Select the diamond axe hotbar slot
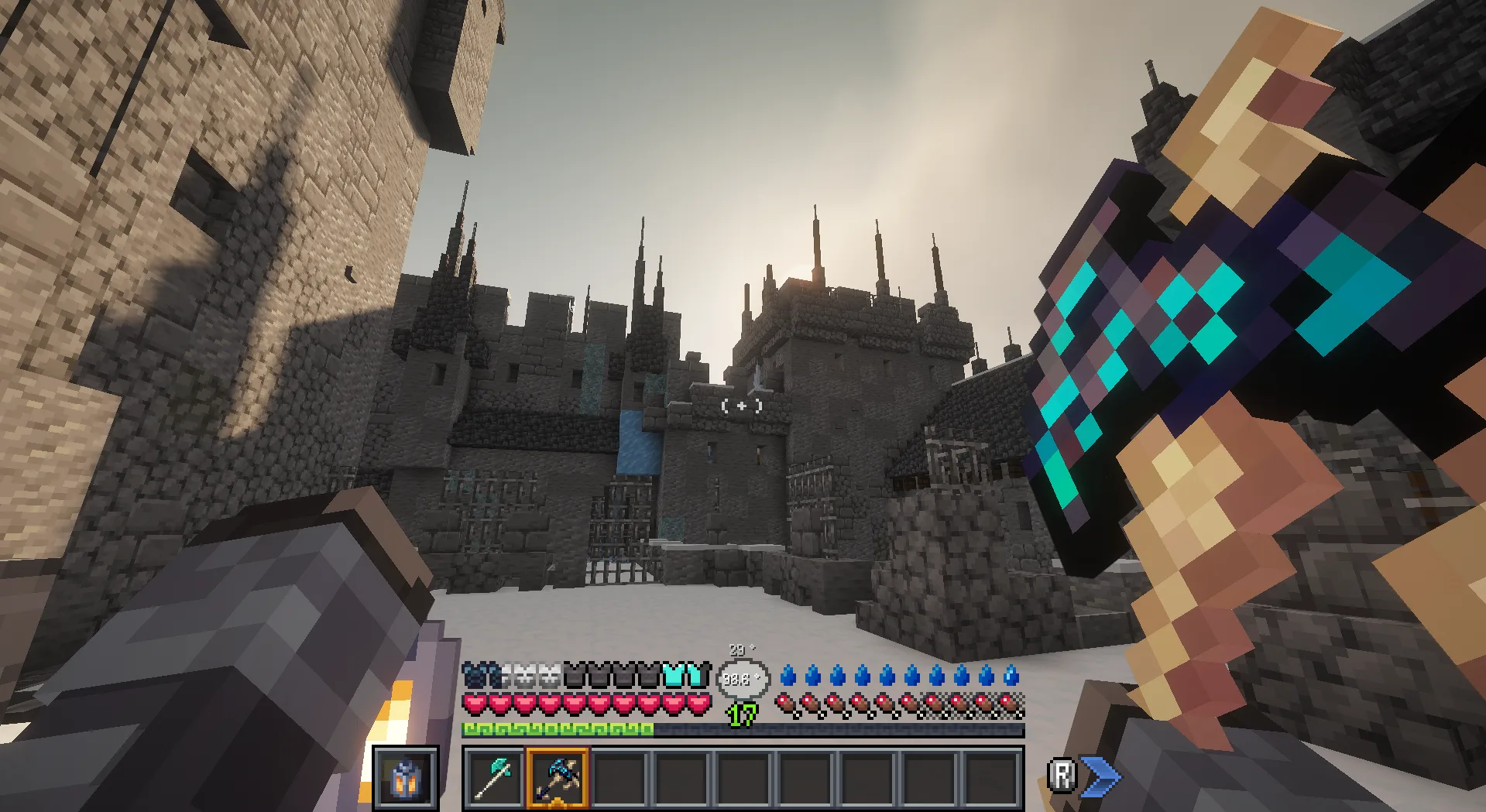 tap(494, 777)
